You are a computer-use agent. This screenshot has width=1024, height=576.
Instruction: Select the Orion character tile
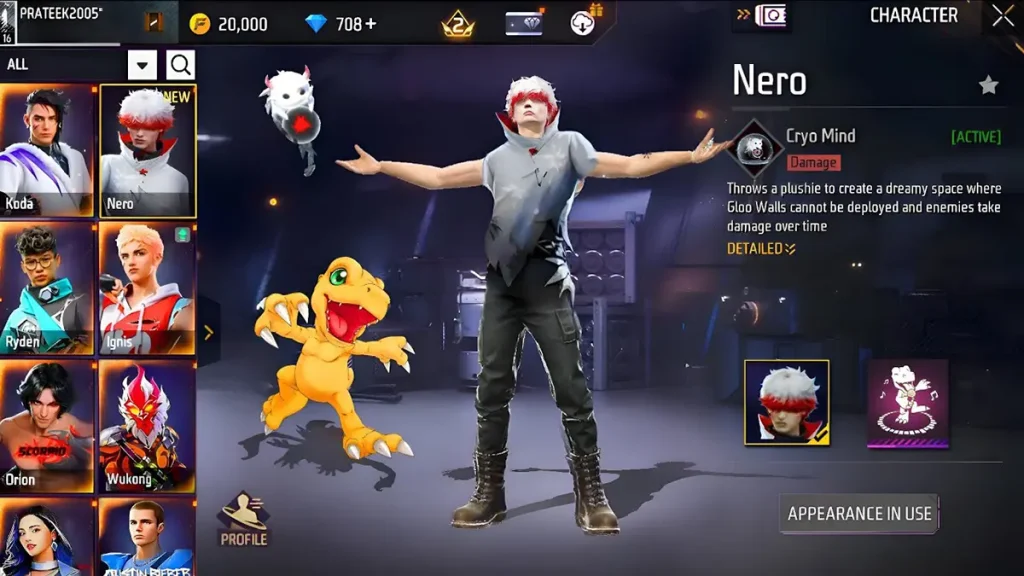click(47, 426)
